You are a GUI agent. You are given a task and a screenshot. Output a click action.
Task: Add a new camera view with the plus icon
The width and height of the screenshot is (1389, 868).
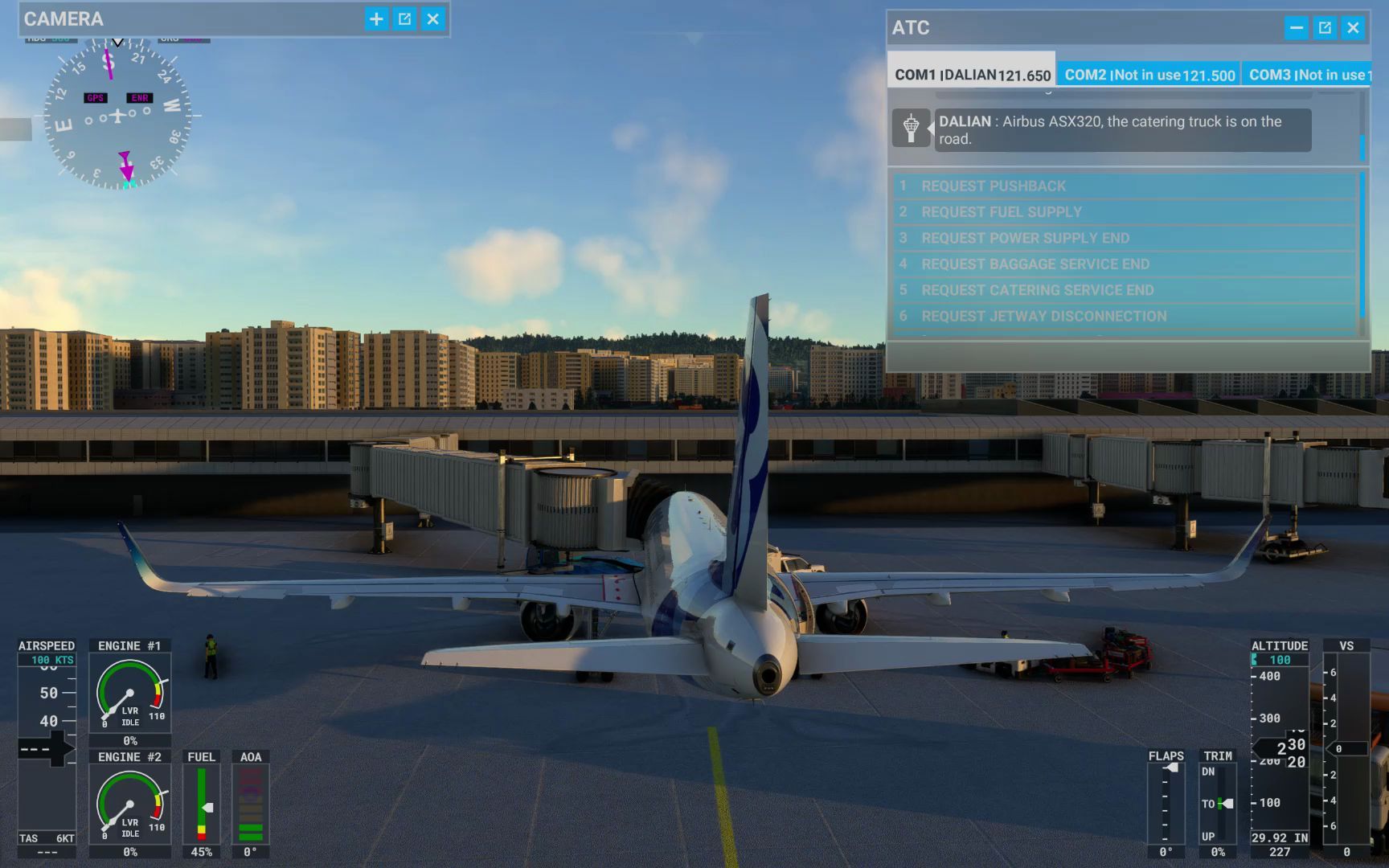tap(375, 18)
